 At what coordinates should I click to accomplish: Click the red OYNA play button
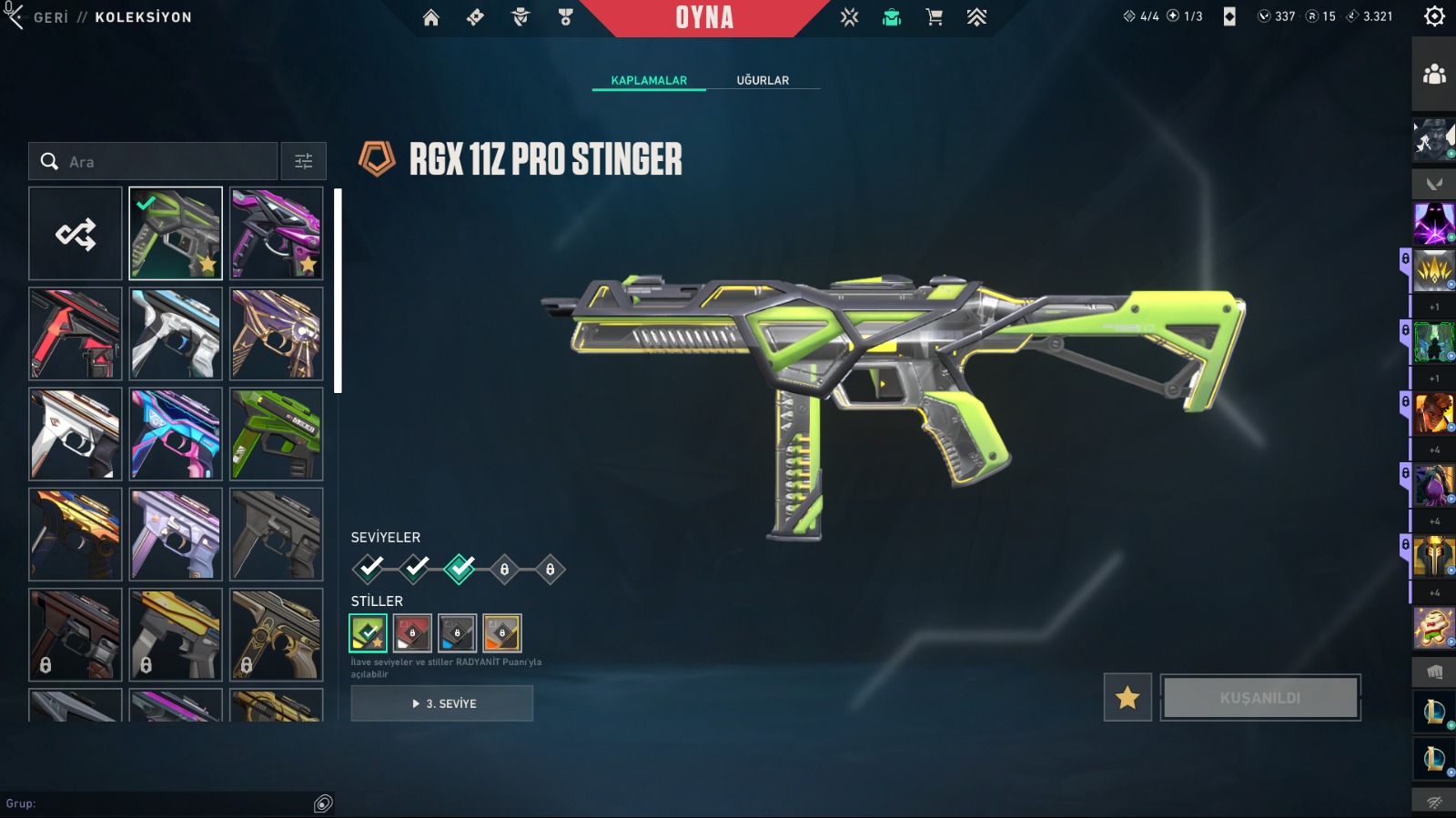(704, 17)
